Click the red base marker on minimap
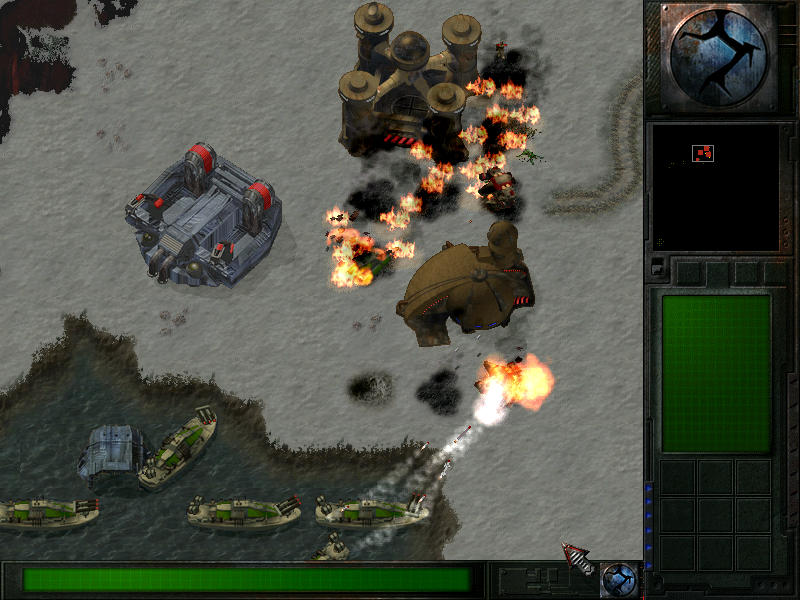Screen dimensions: 800x600 [703, 153]
